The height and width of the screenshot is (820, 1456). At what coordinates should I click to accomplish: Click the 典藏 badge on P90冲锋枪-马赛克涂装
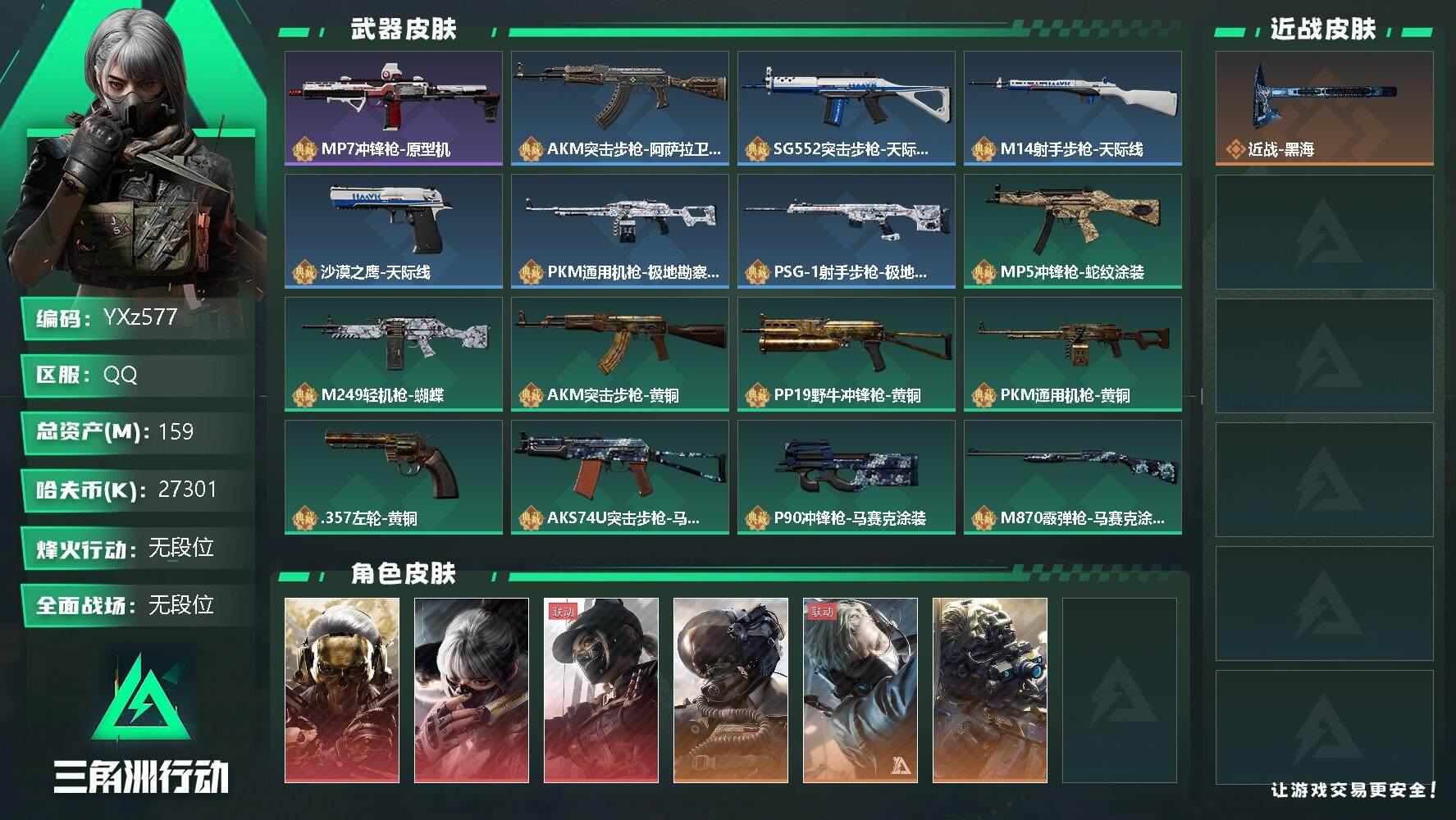click(x=760, y=518)
